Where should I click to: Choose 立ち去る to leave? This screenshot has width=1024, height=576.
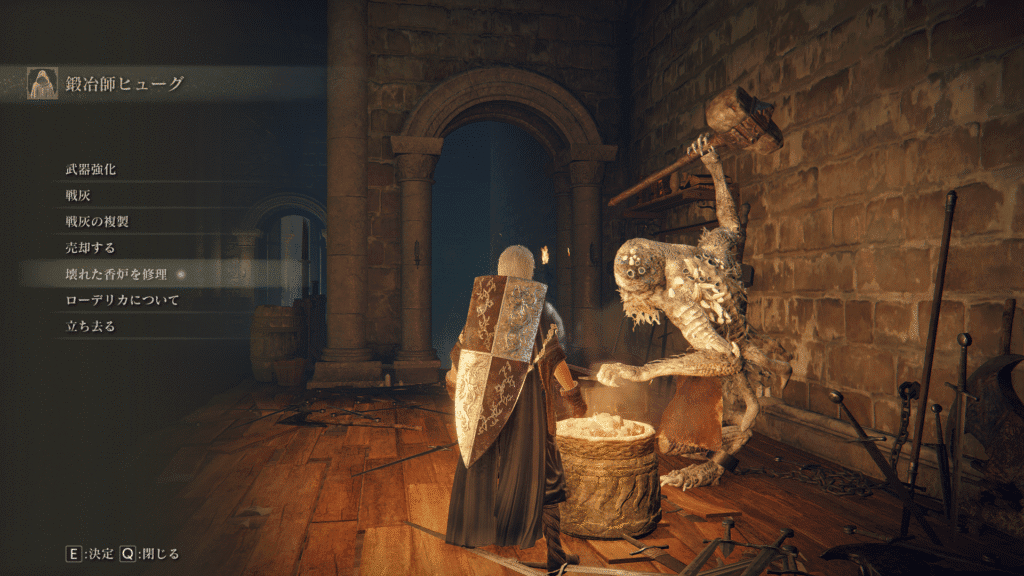pos(91,326)
